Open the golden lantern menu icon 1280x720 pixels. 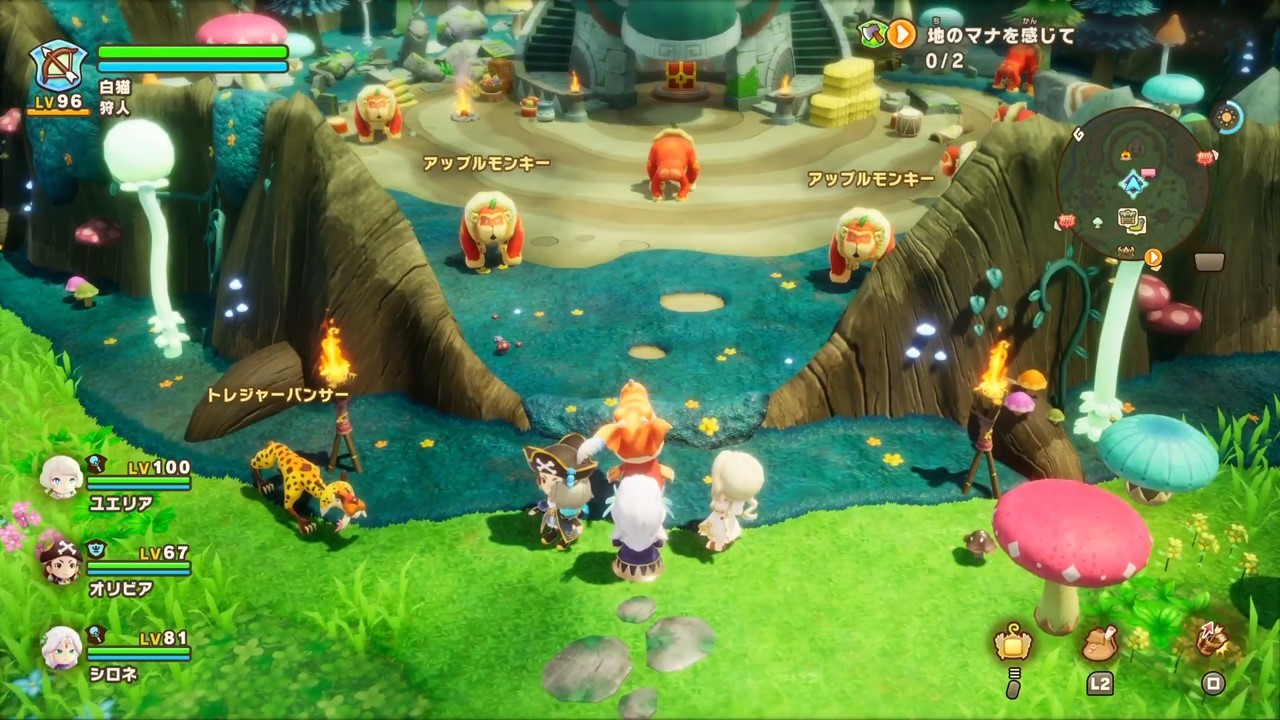tap(1013, 643)
